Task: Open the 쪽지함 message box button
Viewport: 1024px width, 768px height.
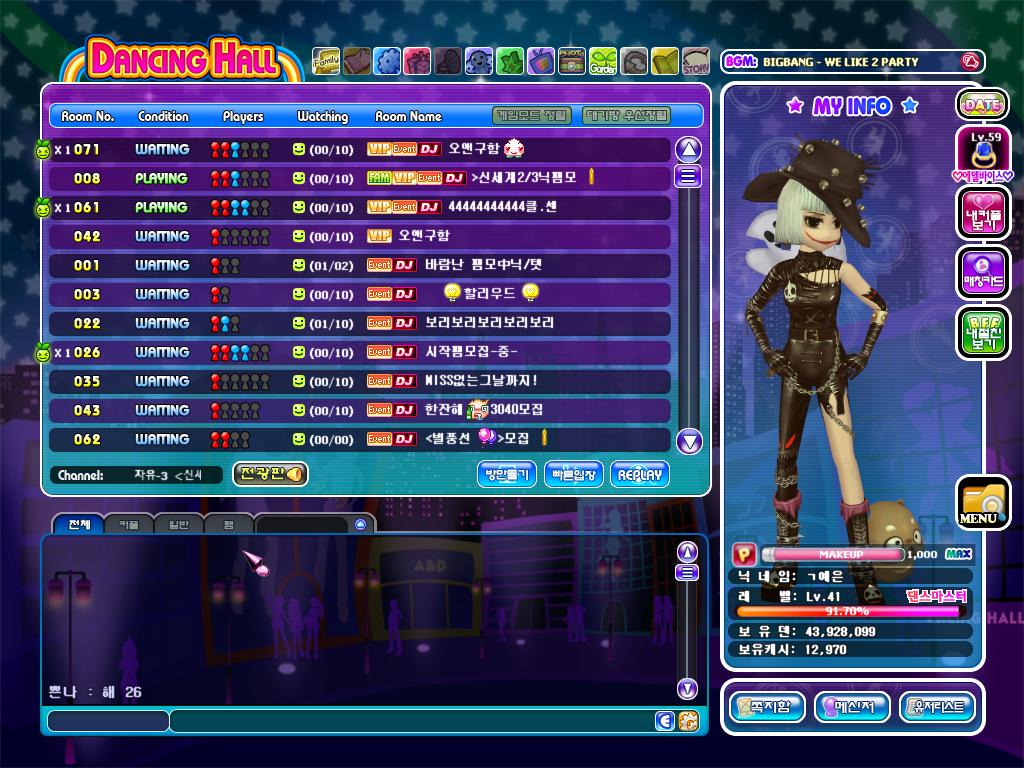Action: pos(767,707)
